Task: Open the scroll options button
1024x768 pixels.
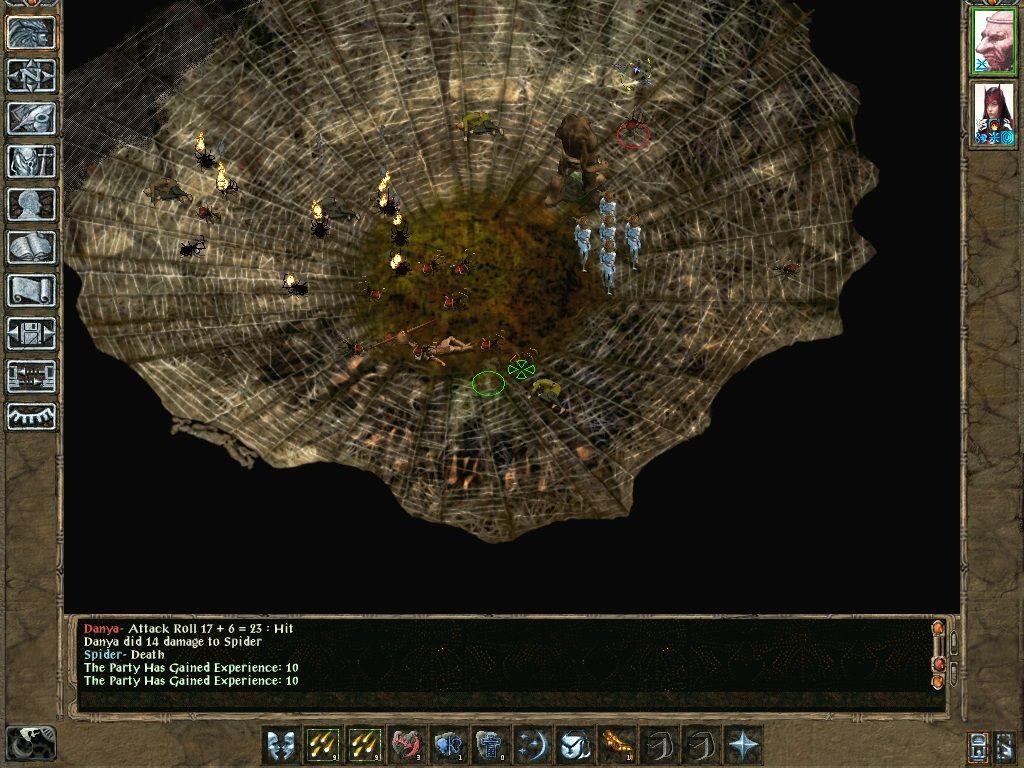Action: [31, 290]
